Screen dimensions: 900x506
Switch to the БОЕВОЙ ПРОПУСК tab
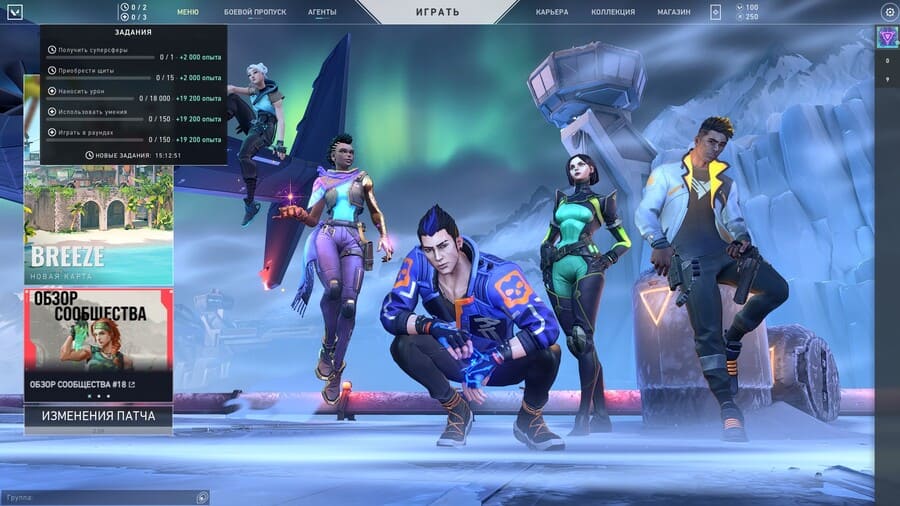coord(254,12)
